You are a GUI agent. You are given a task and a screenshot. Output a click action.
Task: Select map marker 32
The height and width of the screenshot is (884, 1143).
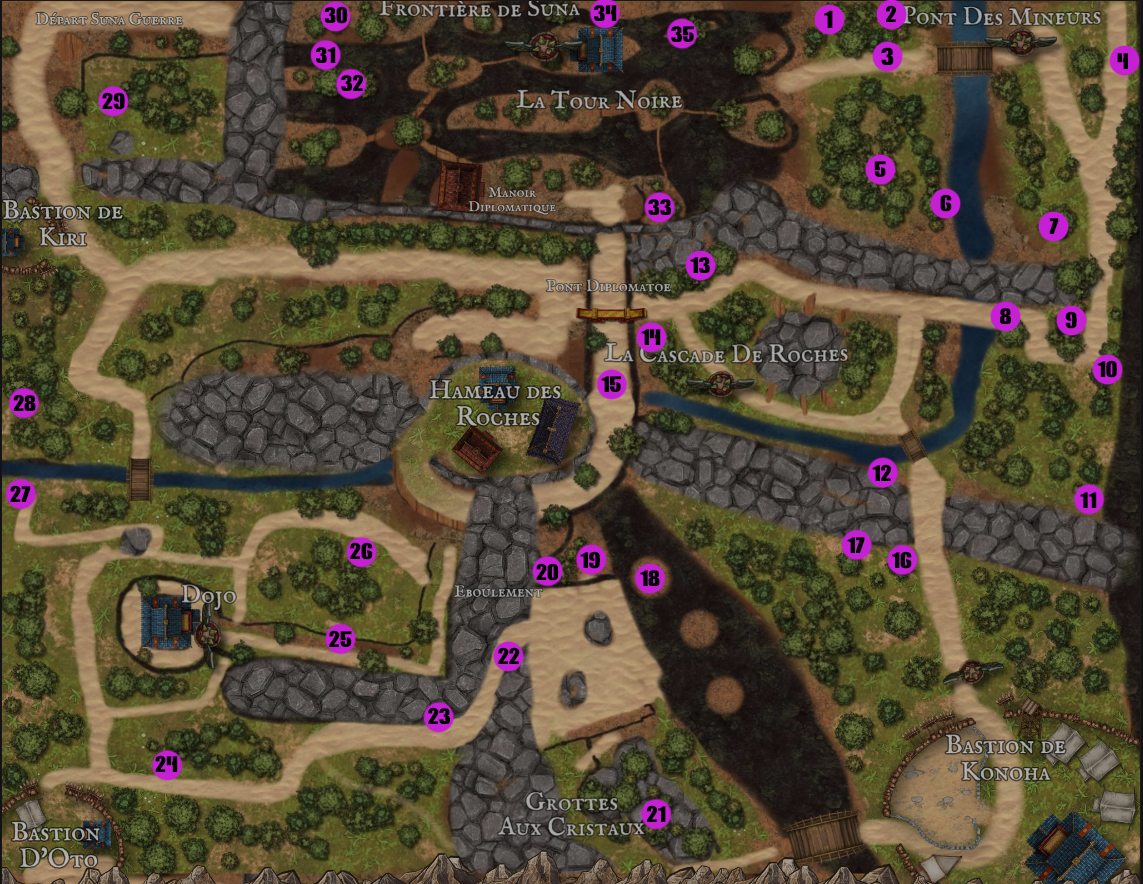pos(351,84)
